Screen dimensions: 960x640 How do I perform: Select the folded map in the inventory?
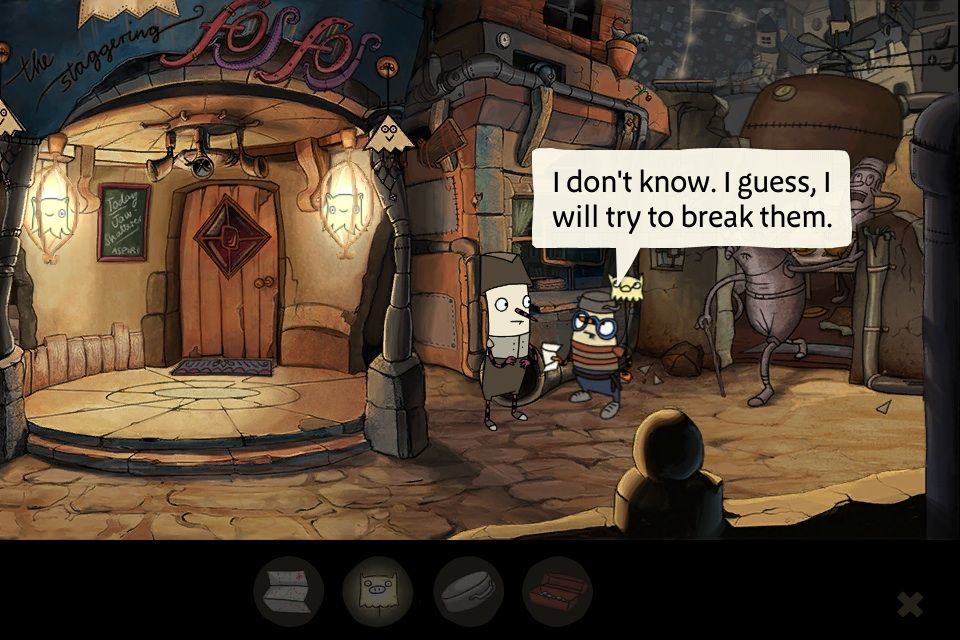[288, 592]
